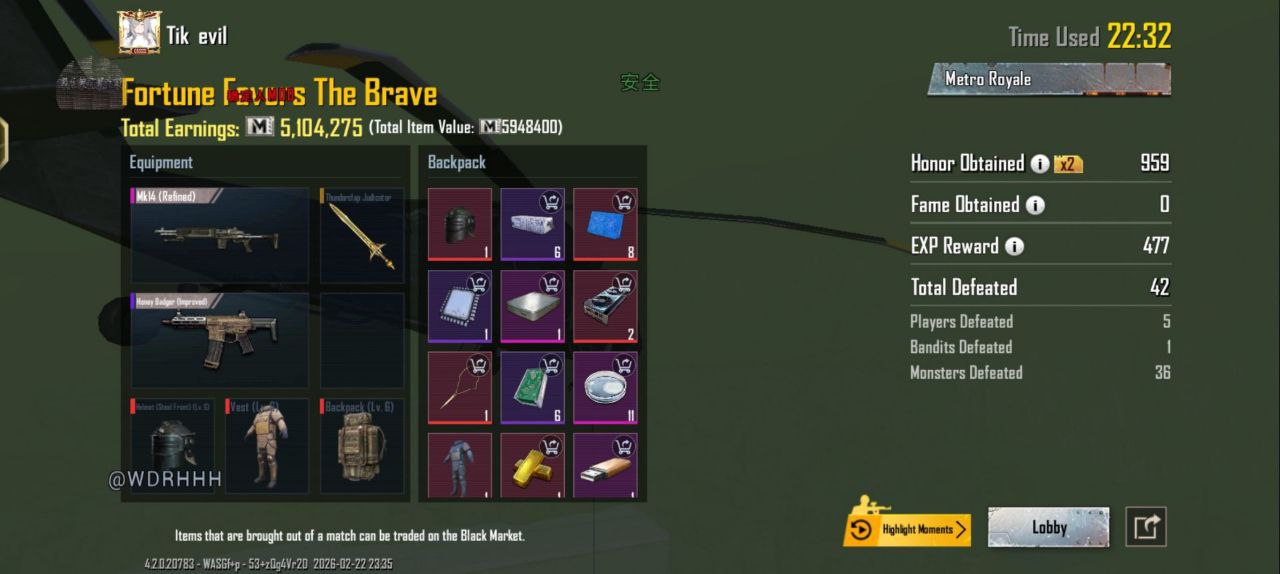Select the Honey Badger (Improved) slot

[x=219, y=340]
